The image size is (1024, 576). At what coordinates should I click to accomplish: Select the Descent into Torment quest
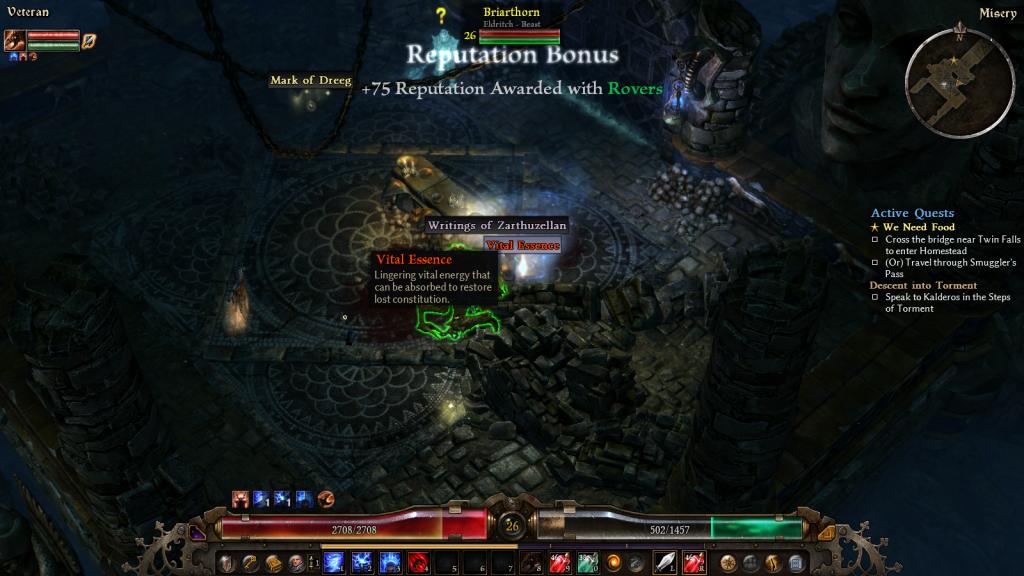(909, 285)
